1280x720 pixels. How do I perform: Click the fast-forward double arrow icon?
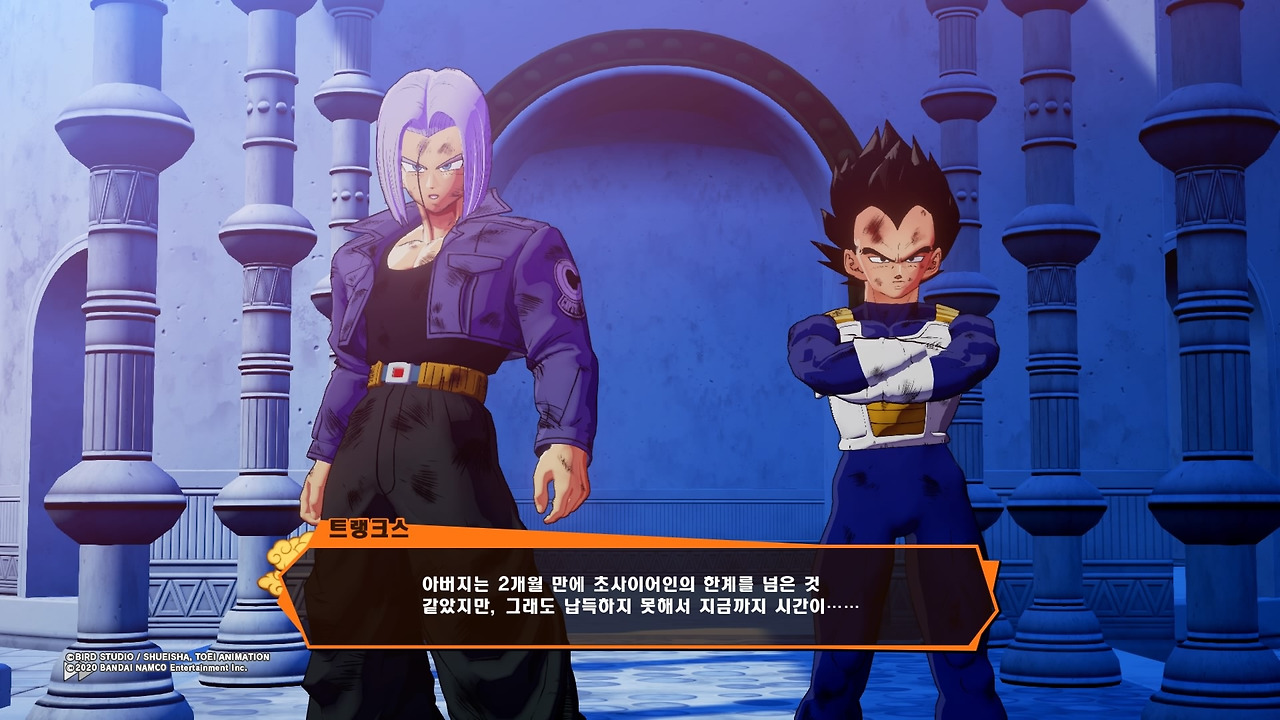(79, 674)
